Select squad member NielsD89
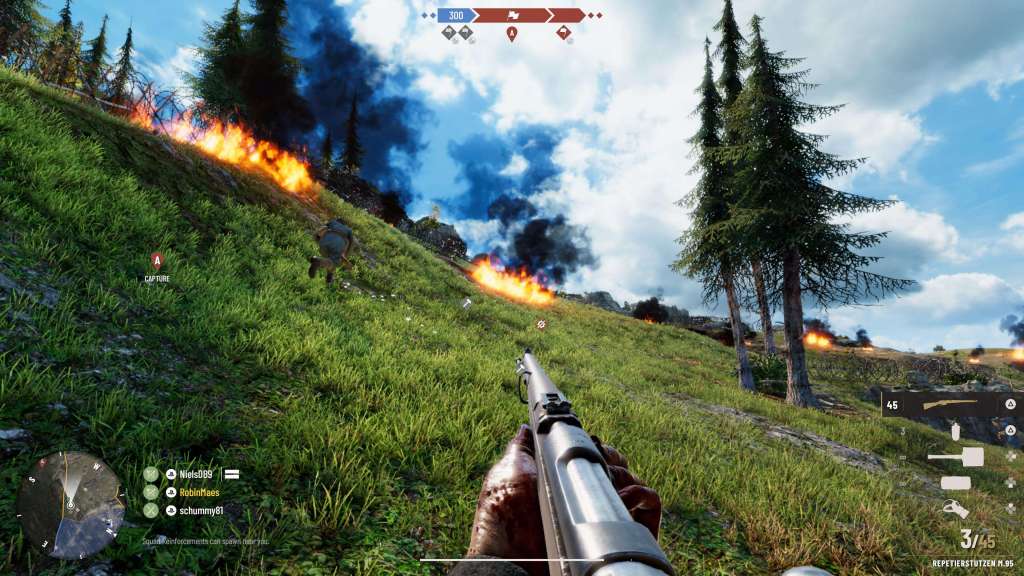1024x576 pixels. click(189, 474)
